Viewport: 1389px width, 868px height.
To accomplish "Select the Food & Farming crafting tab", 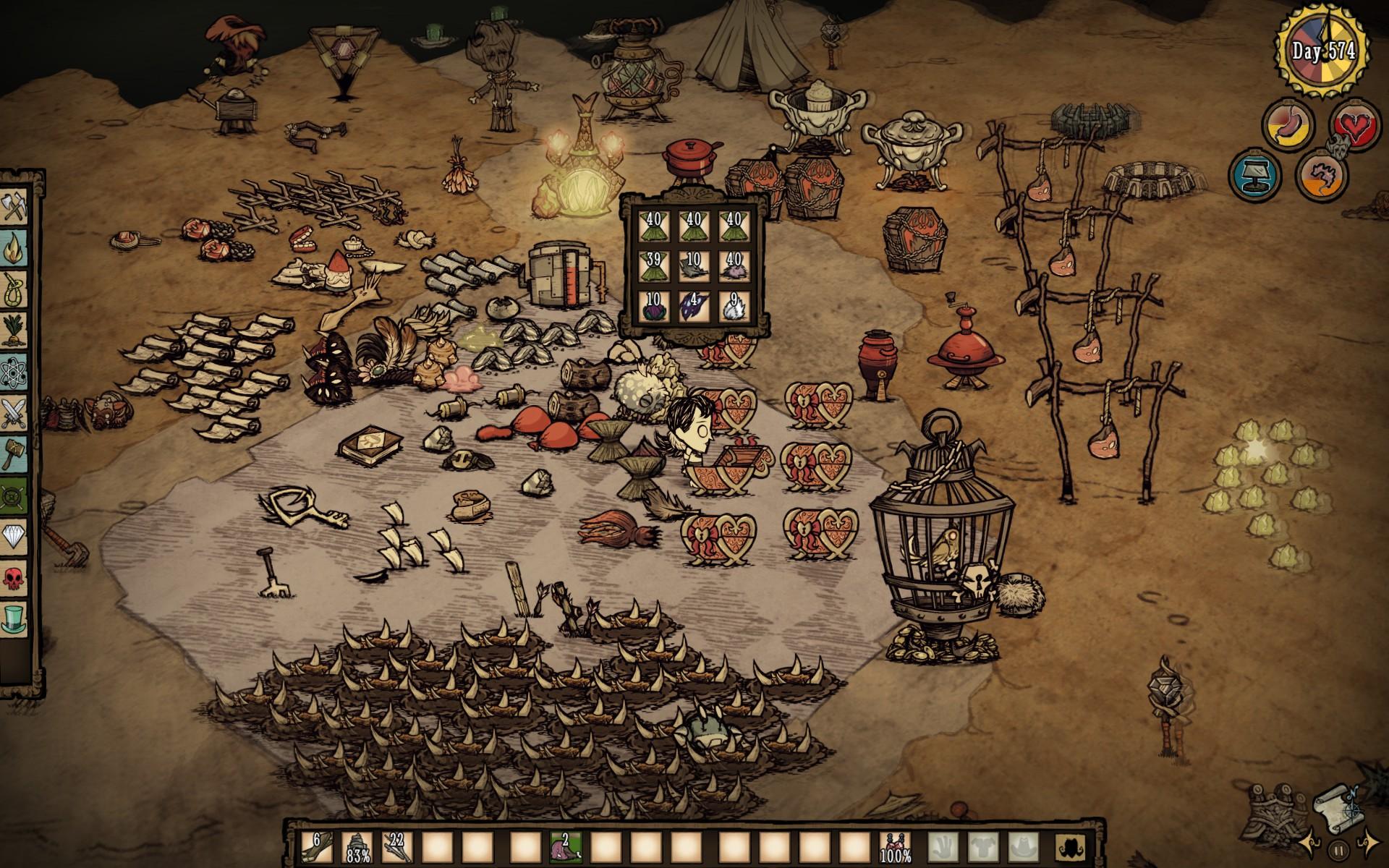I will pyautogui.click(x=14, y=328).
